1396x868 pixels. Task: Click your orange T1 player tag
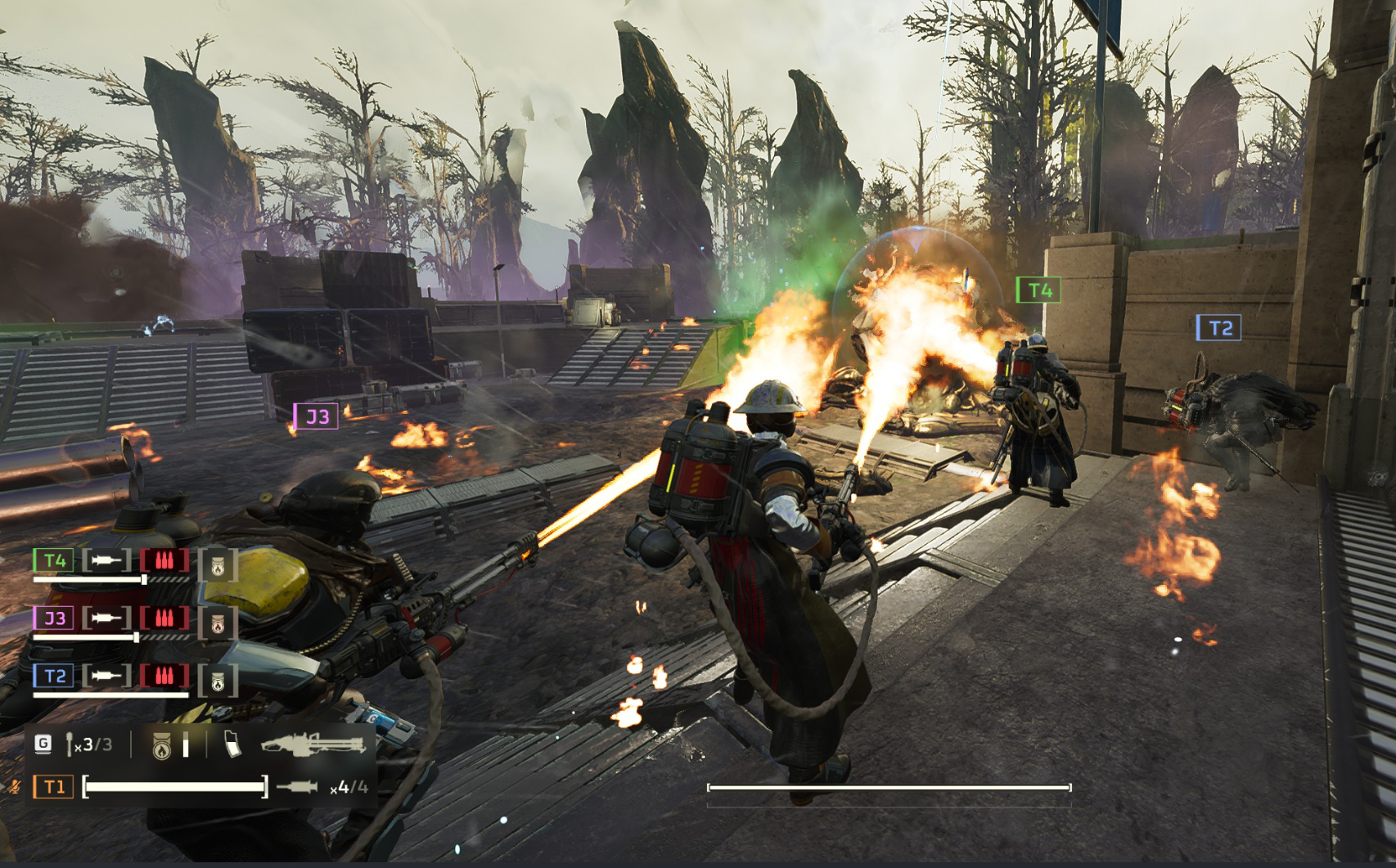[x=54, y=787]
